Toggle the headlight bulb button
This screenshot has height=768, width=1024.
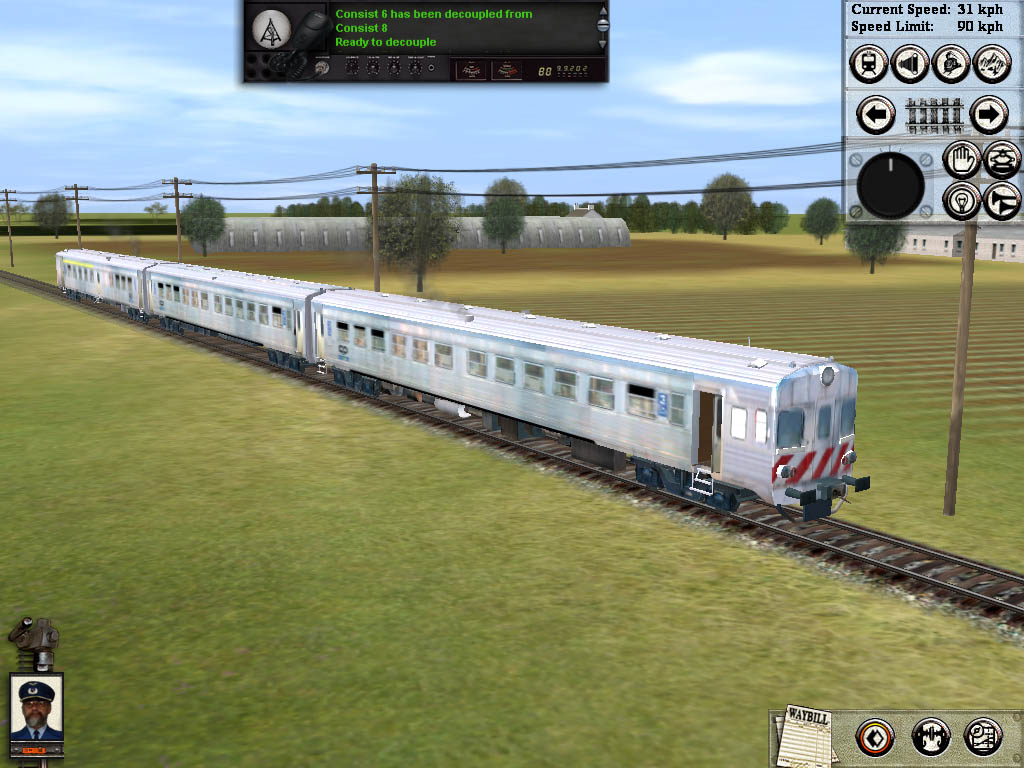click(961, 201)
